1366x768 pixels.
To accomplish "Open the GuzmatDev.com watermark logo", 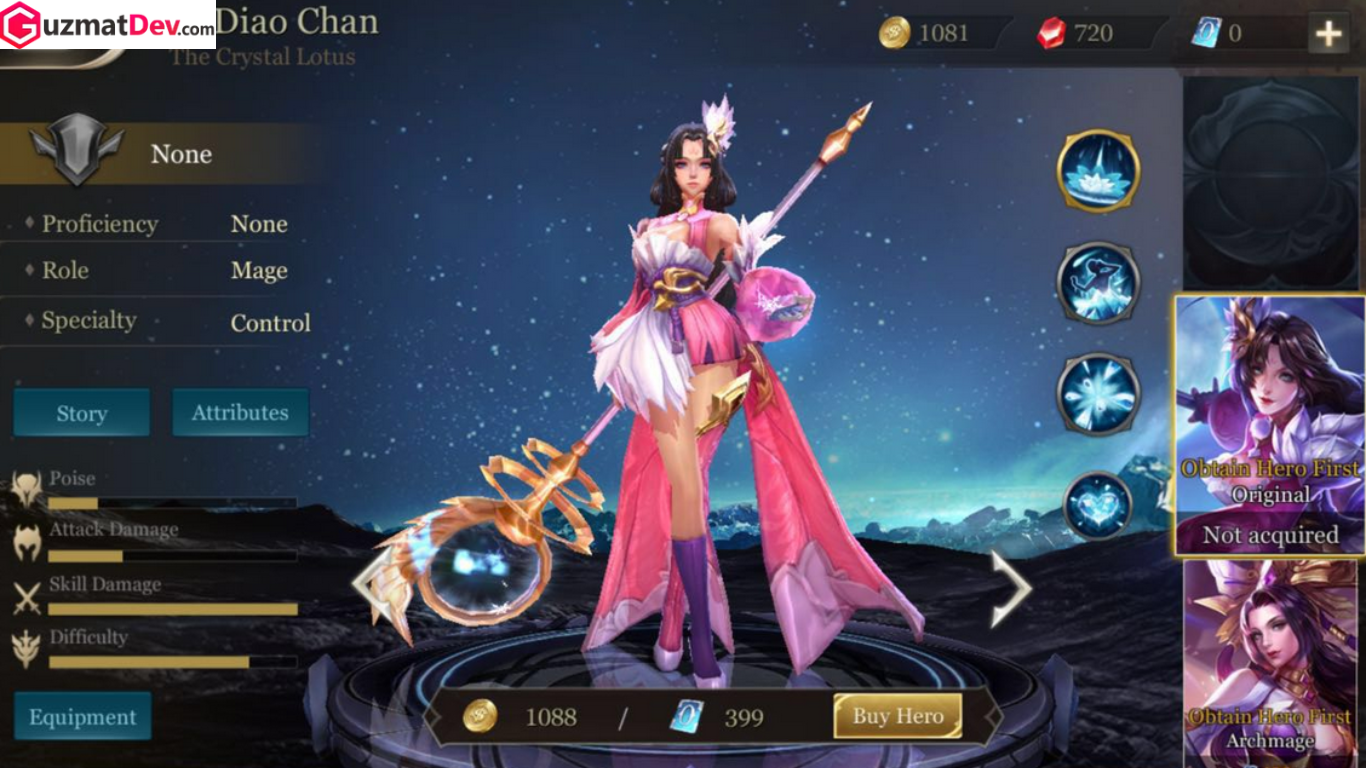I will [x=107, y=25].
